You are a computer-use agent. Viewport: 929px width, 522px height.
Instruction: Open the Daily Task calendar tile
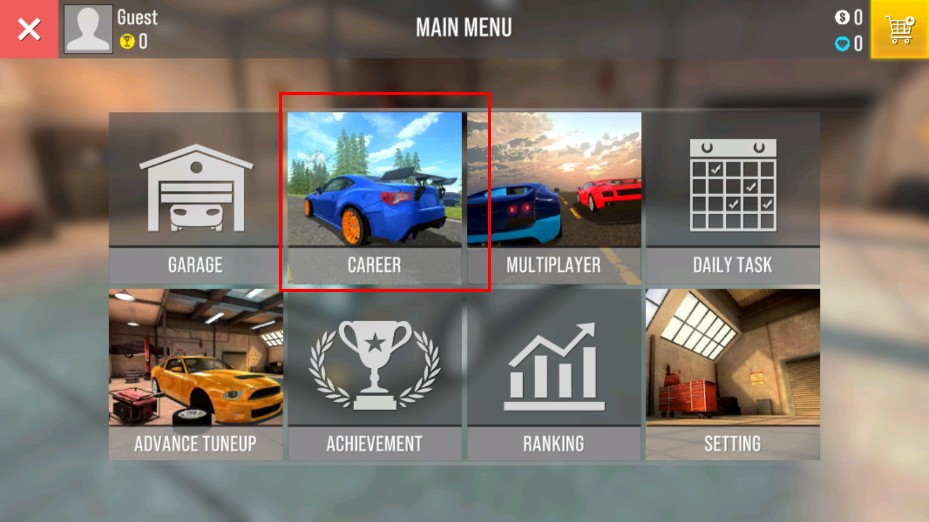click(732, 197)
